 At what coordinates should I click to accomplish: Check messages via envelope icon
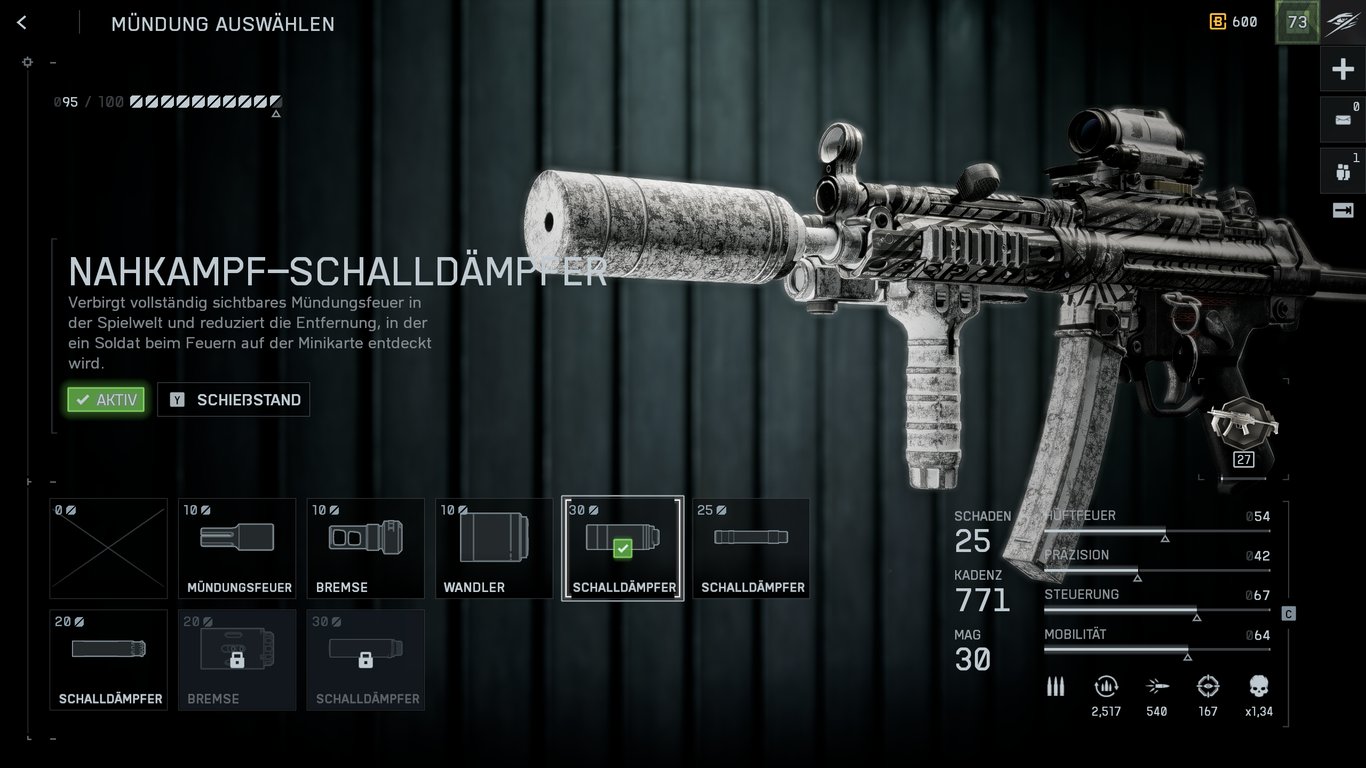(x=1343, y=119)
